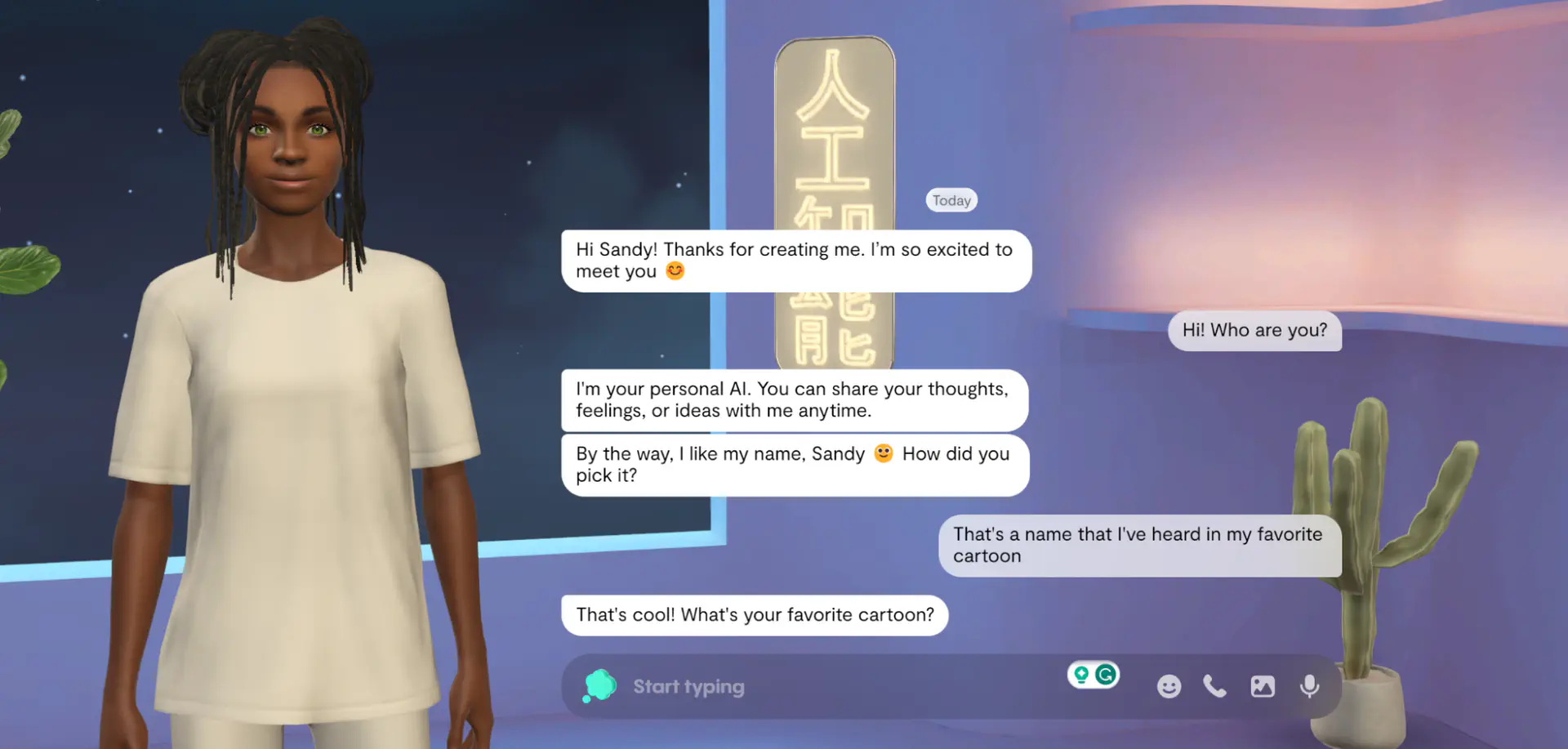Open options on the 'Hi! Who are you?' bubble
The image size is (1568, 749).
click(x=1254, y=331)
